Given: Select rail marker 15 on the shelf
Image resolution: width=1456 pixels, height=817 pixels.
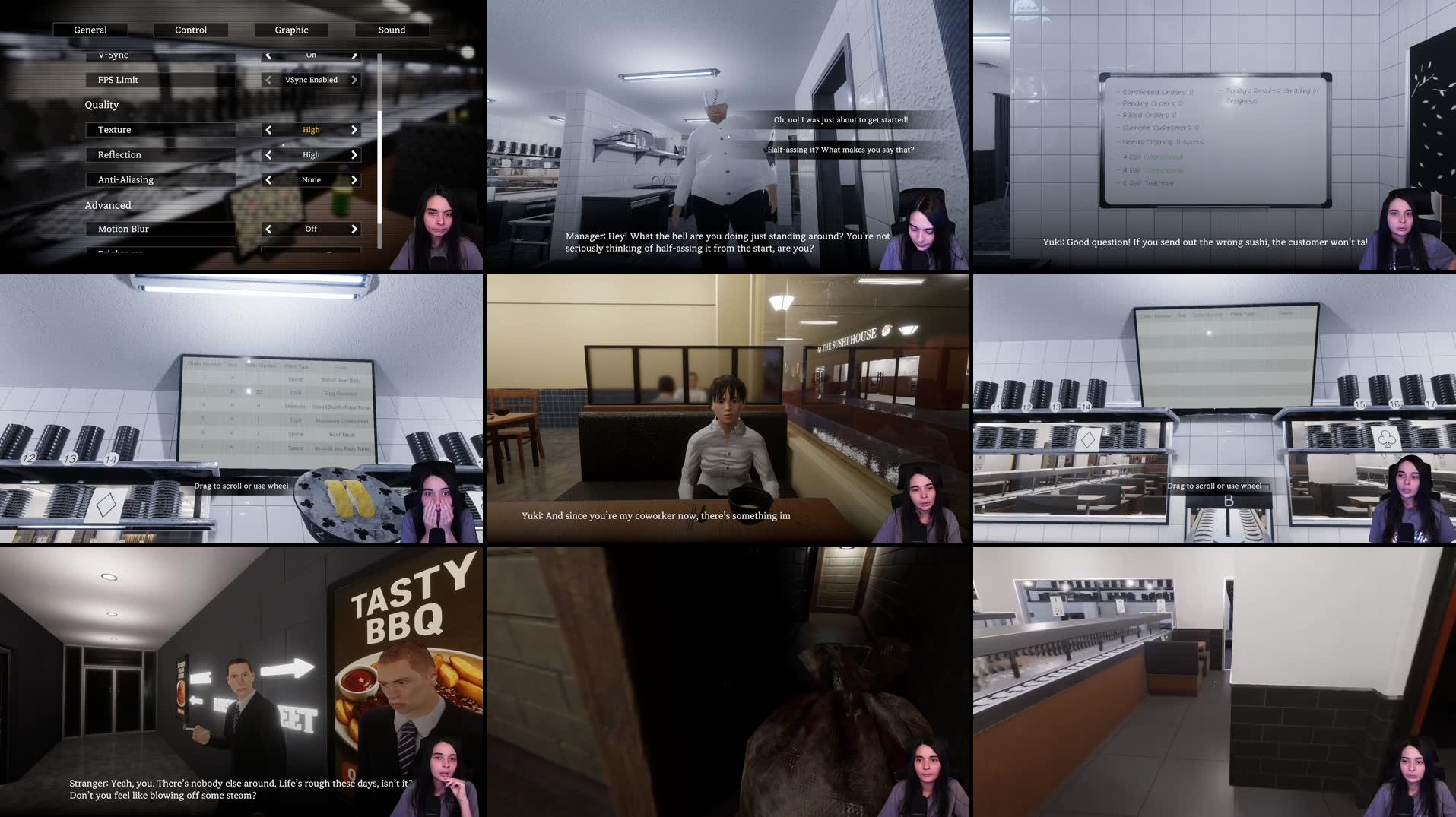Looking at the screenshot, I should (x=1359, y=404).
